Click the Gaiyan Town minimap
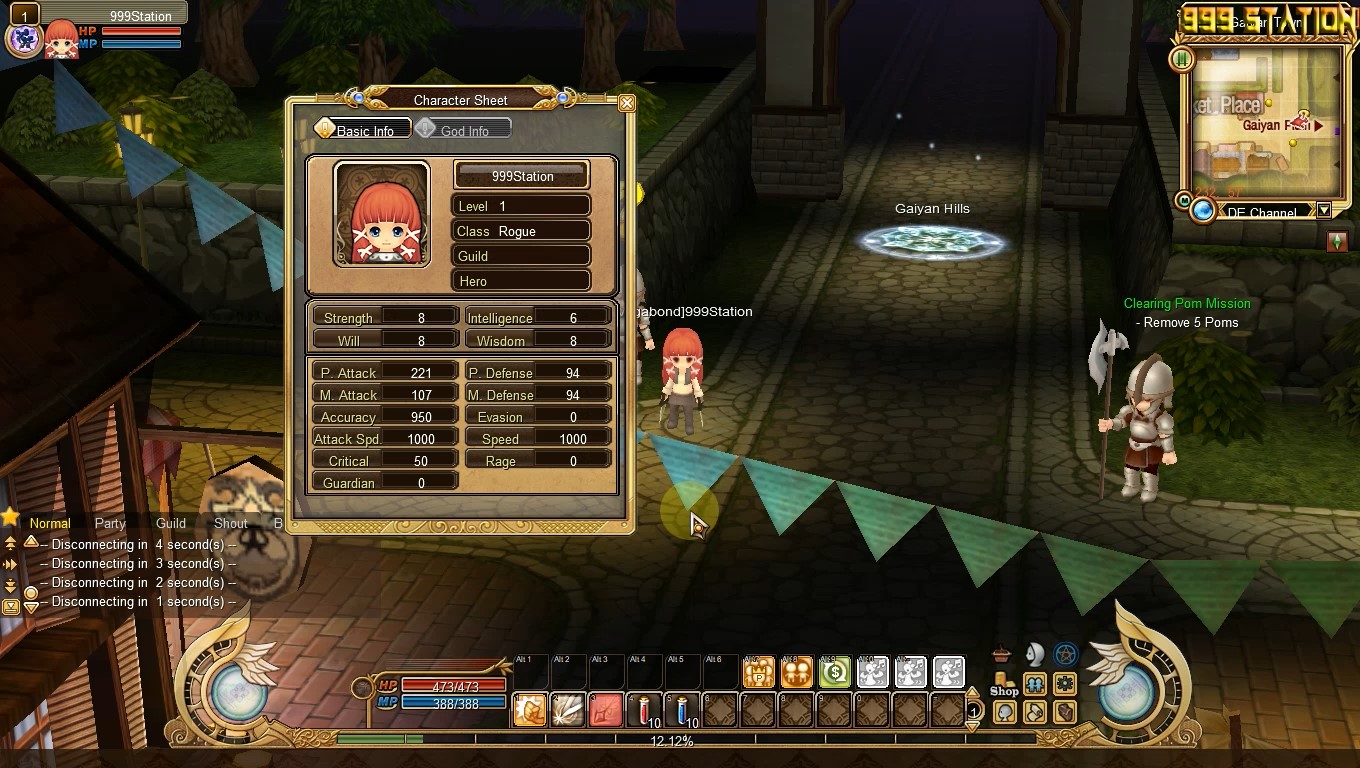The image size is (1360, 768). point(1265,123)
